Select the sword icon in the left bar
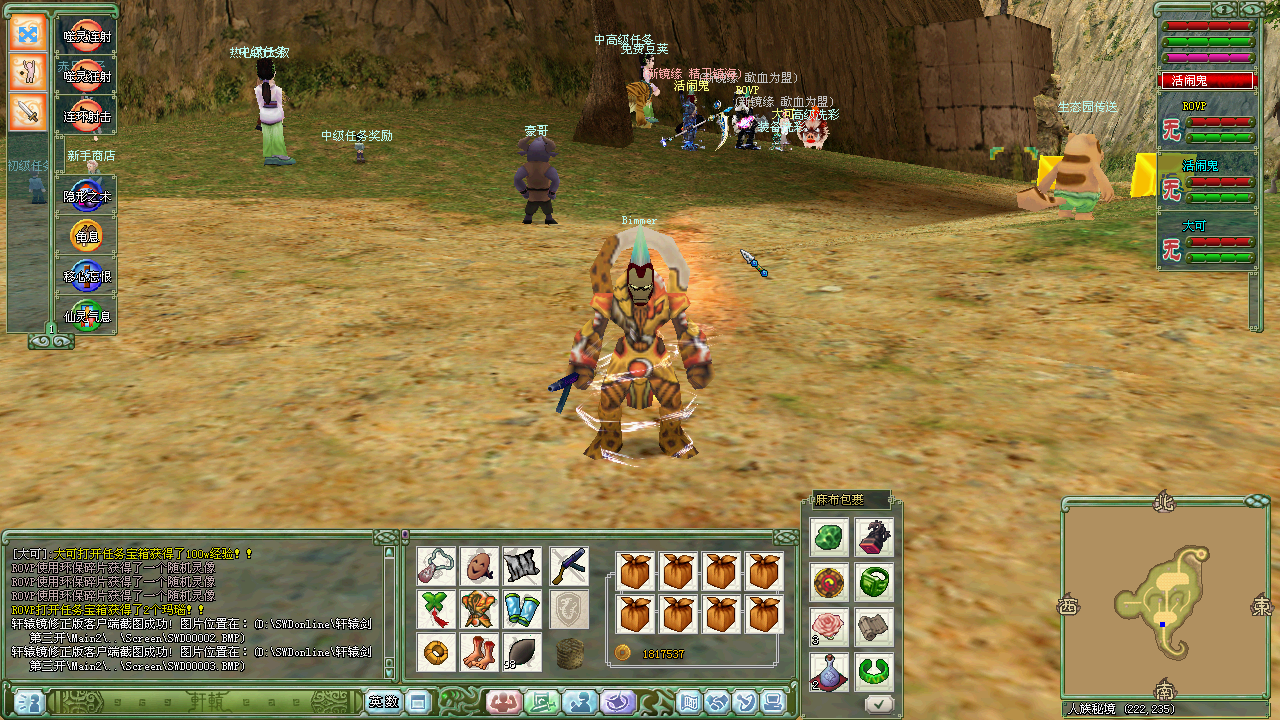Viewport: 1280px width, 720px height. (x=28, y=111)
